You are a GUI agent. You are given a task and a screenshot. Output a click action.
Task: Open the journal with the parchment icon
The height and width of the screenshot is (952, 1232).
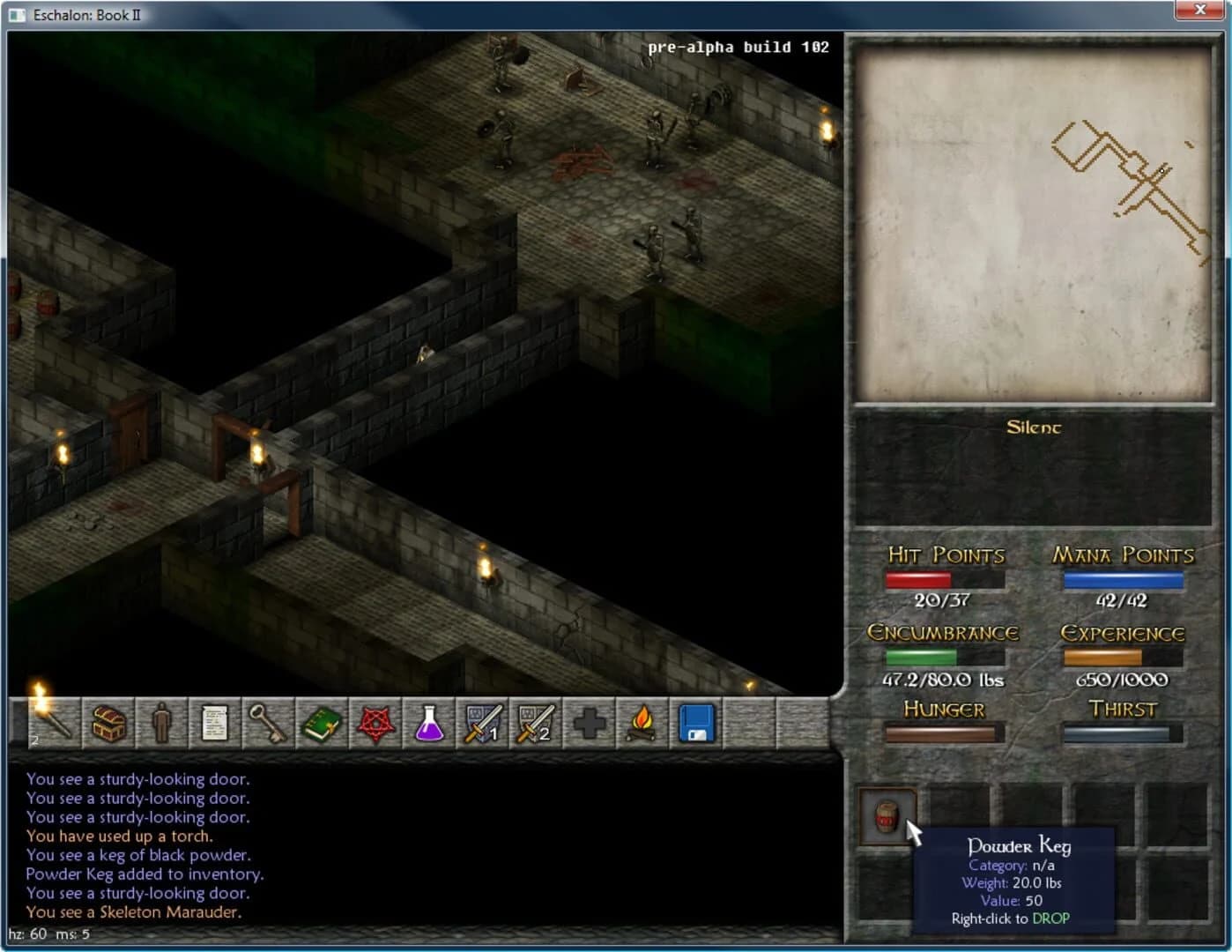pos(216,723)
